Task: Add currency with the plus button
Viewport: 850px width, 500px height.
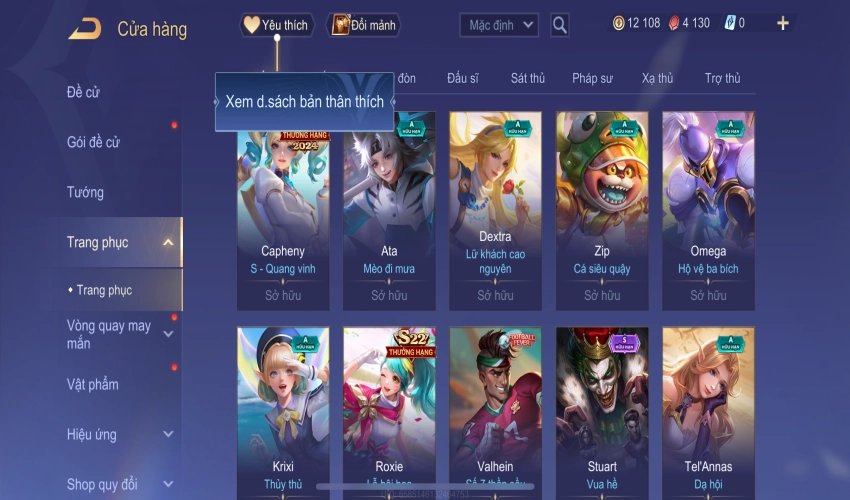Action: [782, 24]
